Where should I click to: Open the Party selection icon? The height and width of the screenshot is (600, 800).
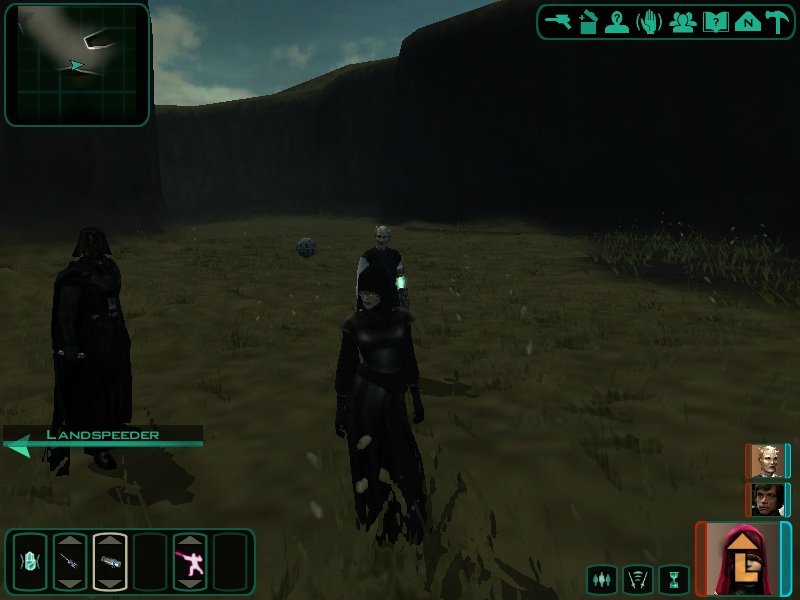683,22
